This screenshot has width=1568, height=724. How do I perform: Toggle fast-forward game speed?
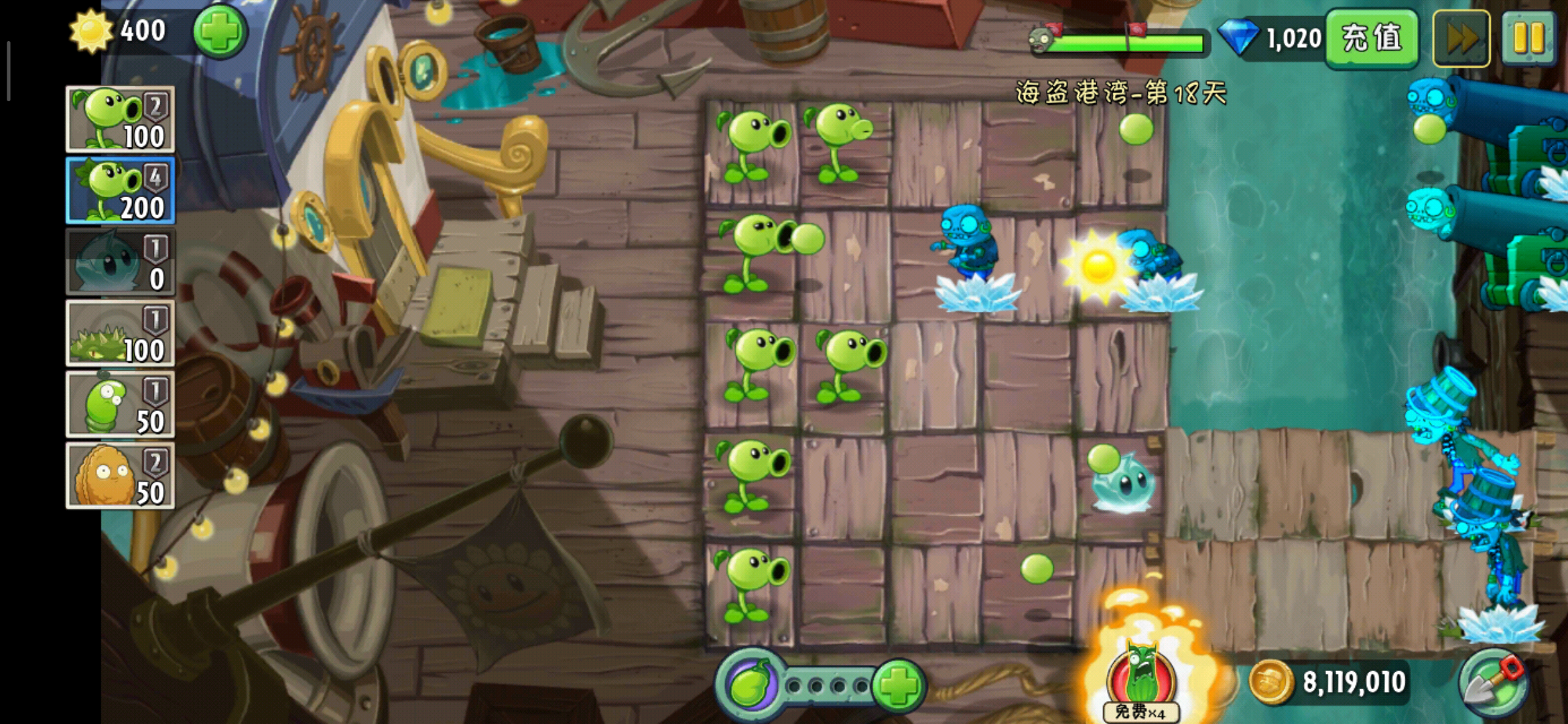pyautogui.click(x=1461, y=38)
